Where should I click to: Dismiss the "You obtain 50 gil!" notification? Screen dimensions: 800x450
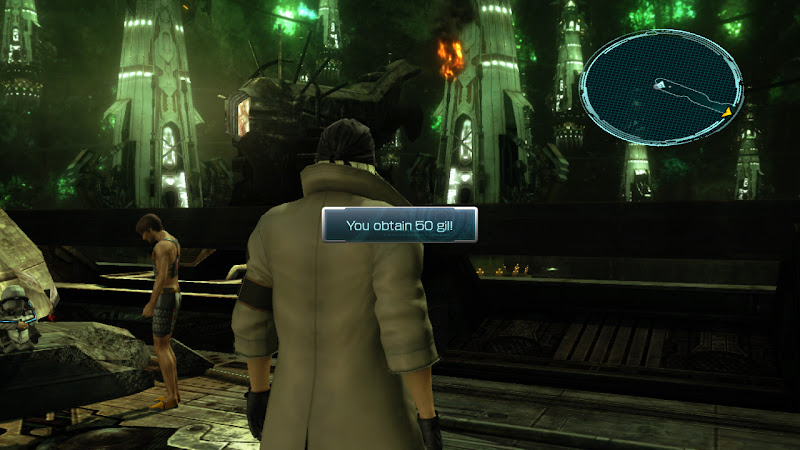click(x=399, y=225)
